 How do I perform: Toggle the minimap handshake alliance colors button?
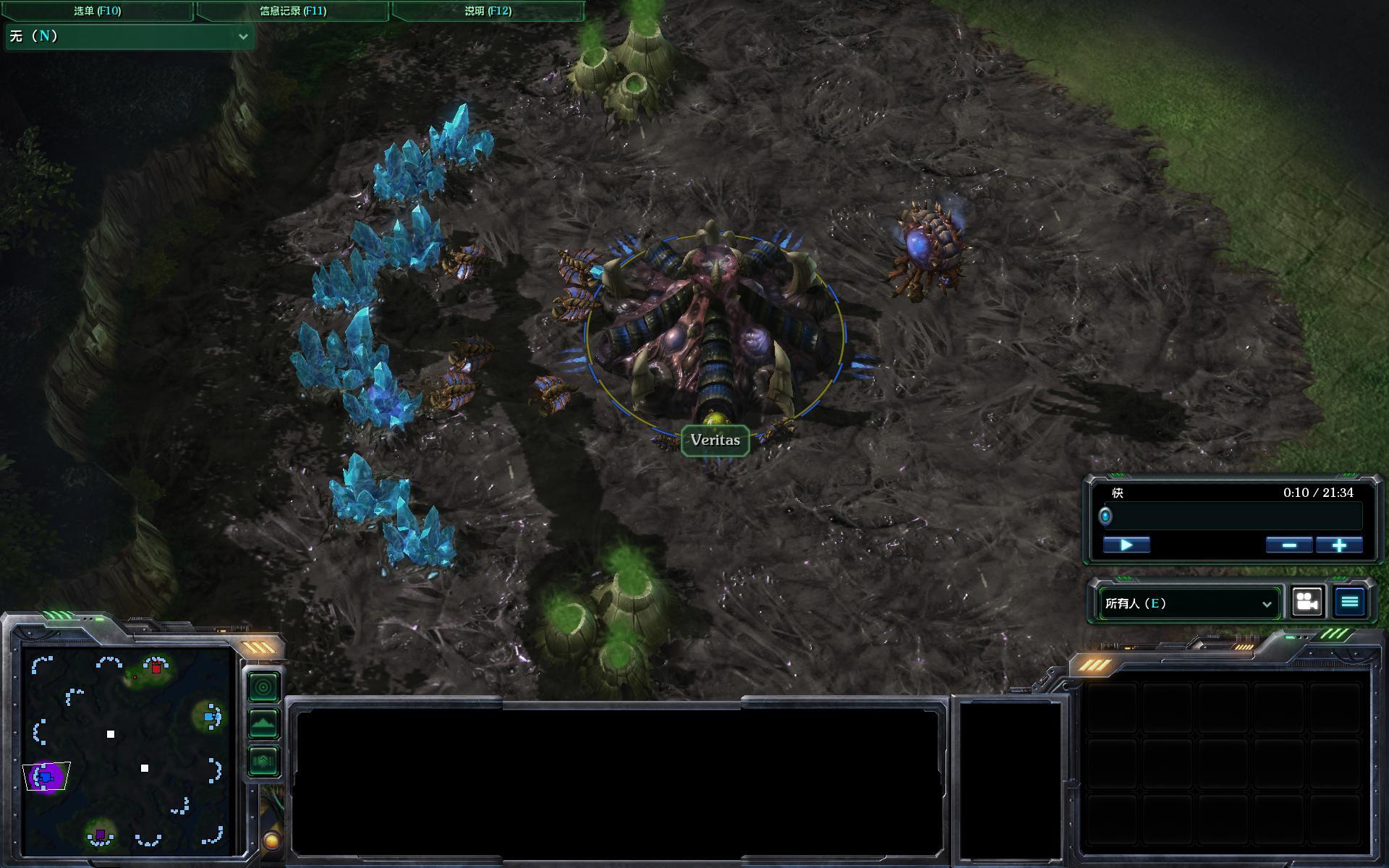(x=263, y=760)
